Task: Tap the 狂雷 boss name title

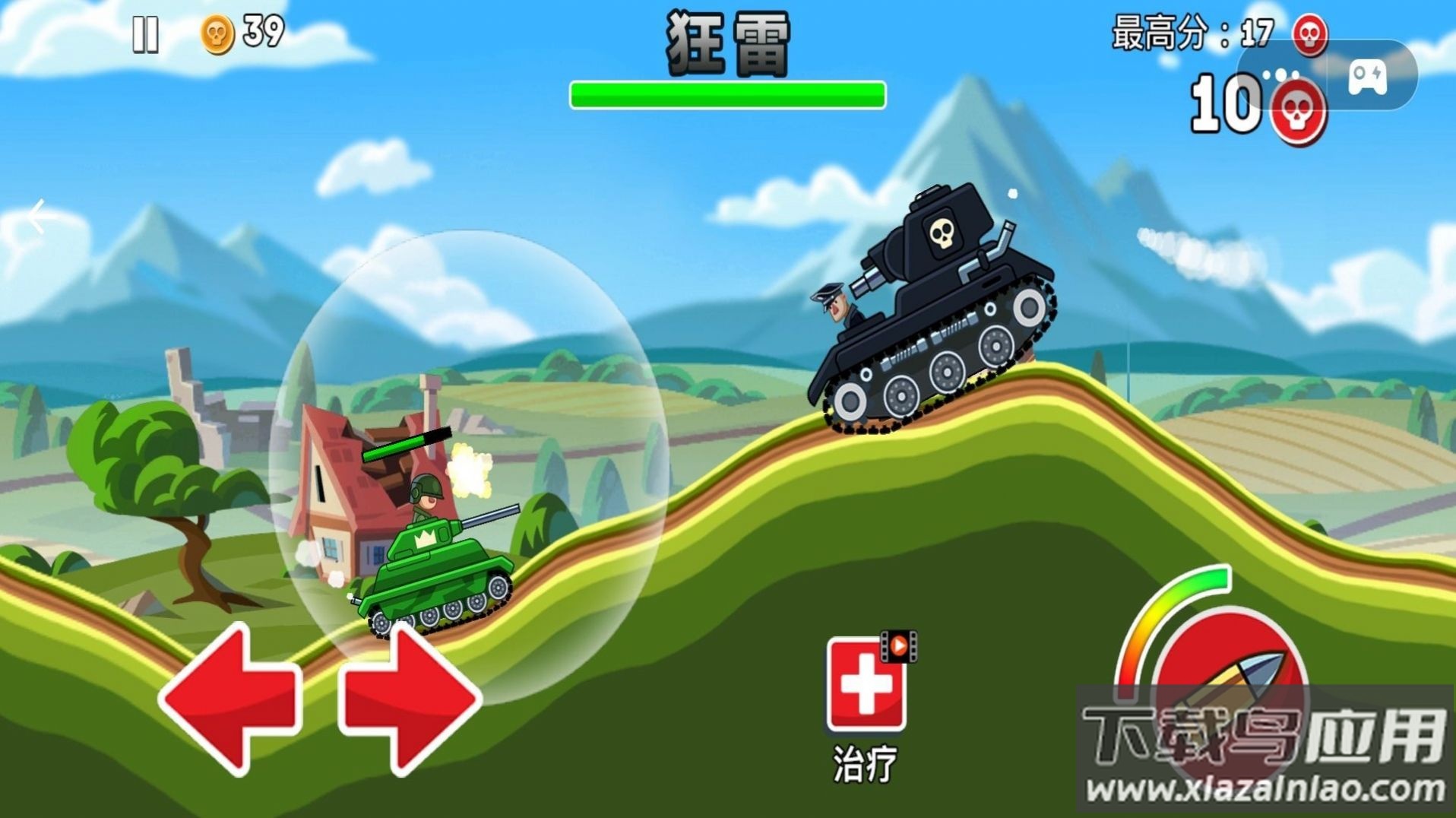Action: tap(727, 40)
